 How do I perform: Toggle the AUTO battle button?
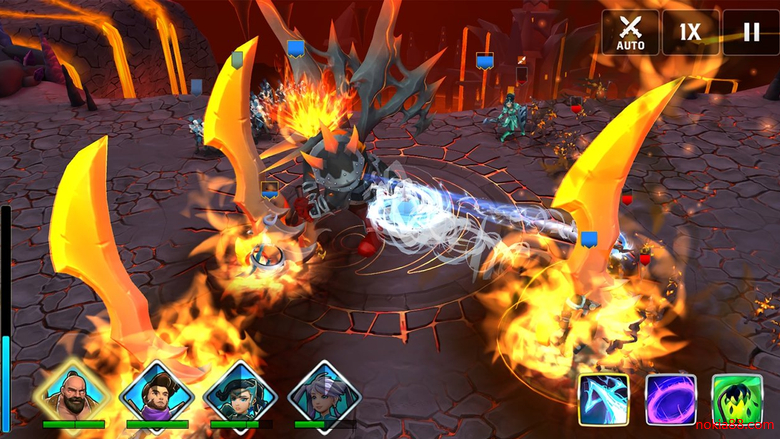629,32
